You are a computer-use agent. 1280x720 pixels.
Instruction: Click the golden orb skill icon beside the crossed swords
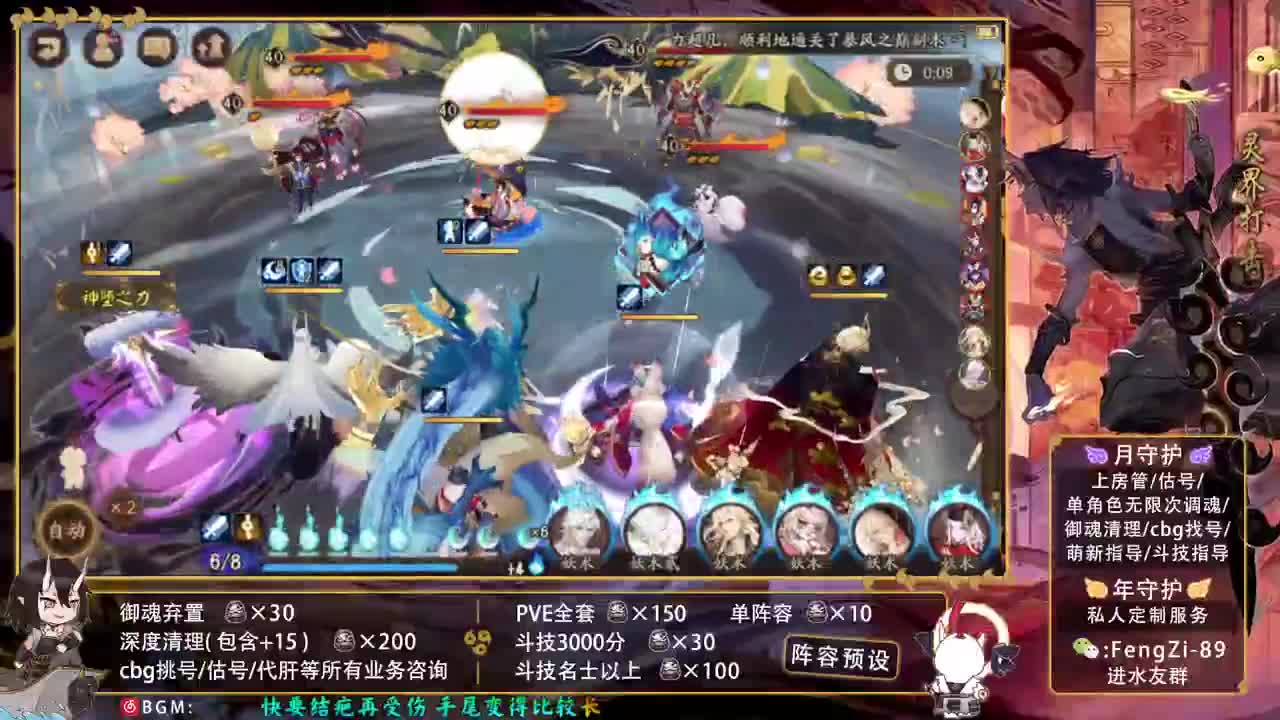pos(248,526)
